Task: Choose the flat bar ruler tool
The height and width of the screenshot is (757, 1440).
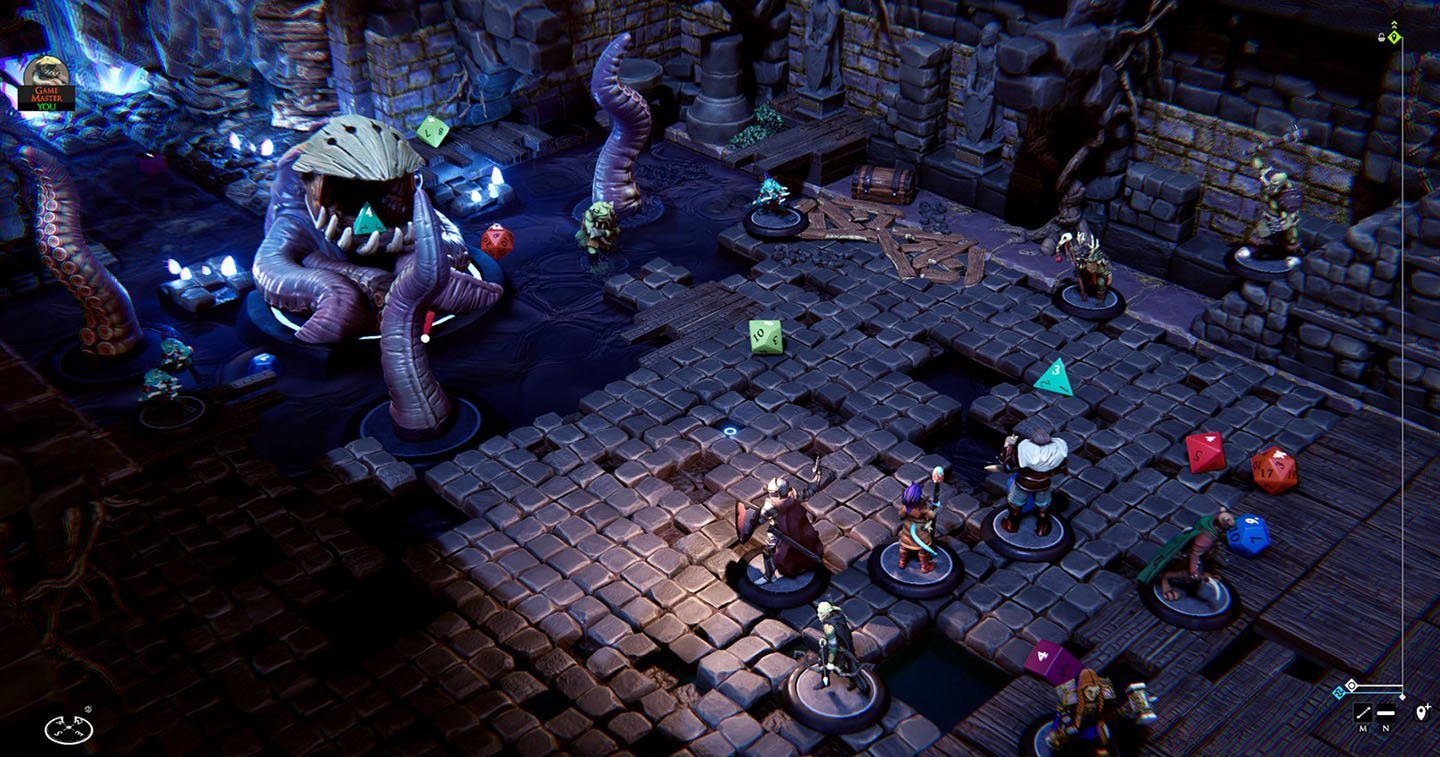Action: coord(1385,713)
